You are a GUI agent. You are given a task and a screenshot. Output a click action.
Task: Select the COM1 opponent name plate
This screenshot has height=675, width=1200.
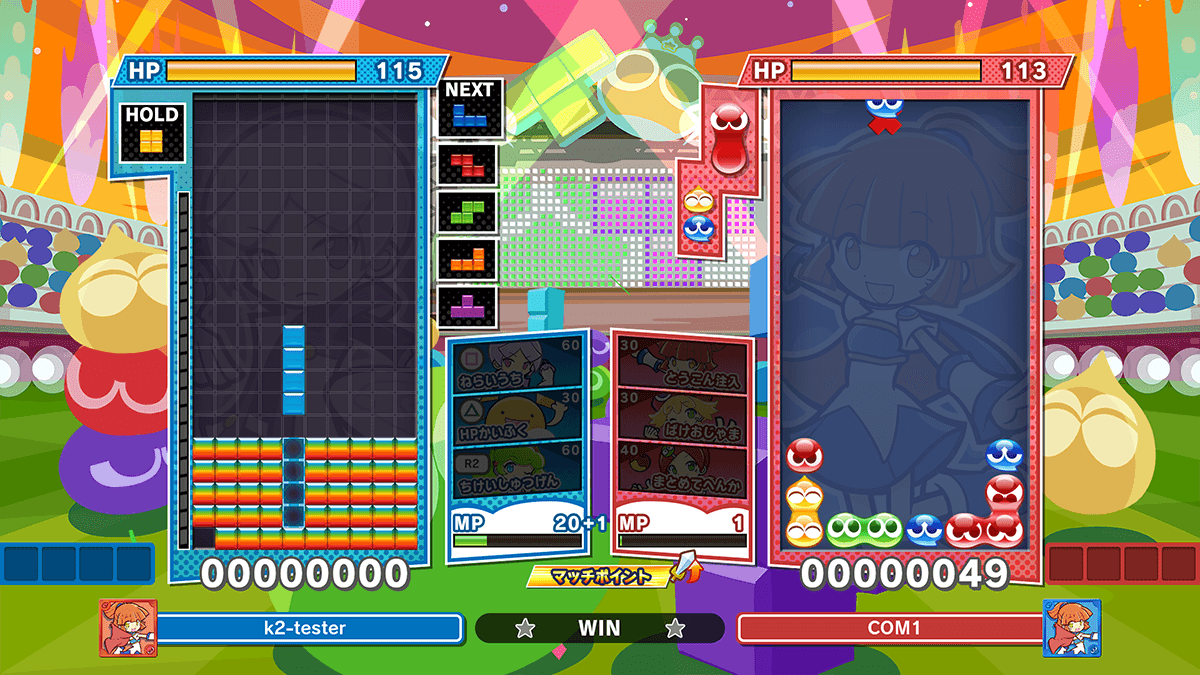[890, 629]
